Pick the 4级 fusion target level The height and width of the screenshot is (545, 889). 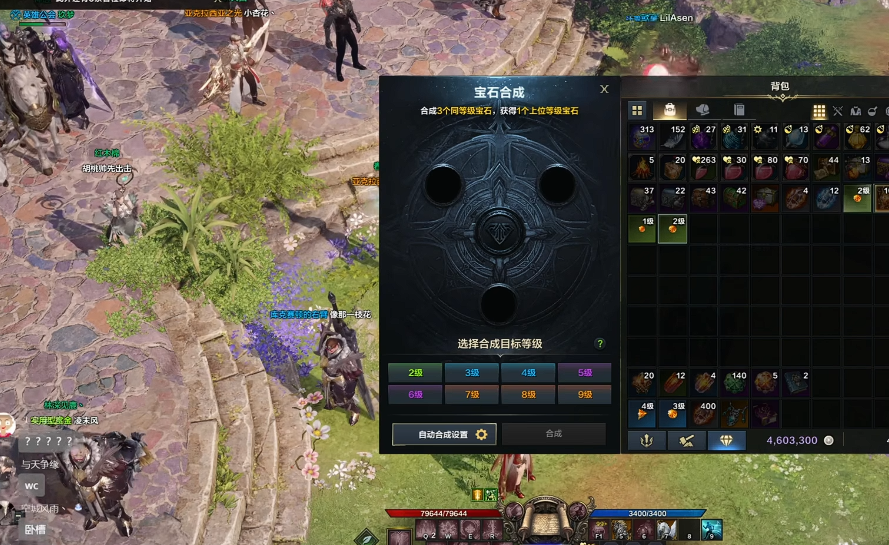(x=528, y=372)
